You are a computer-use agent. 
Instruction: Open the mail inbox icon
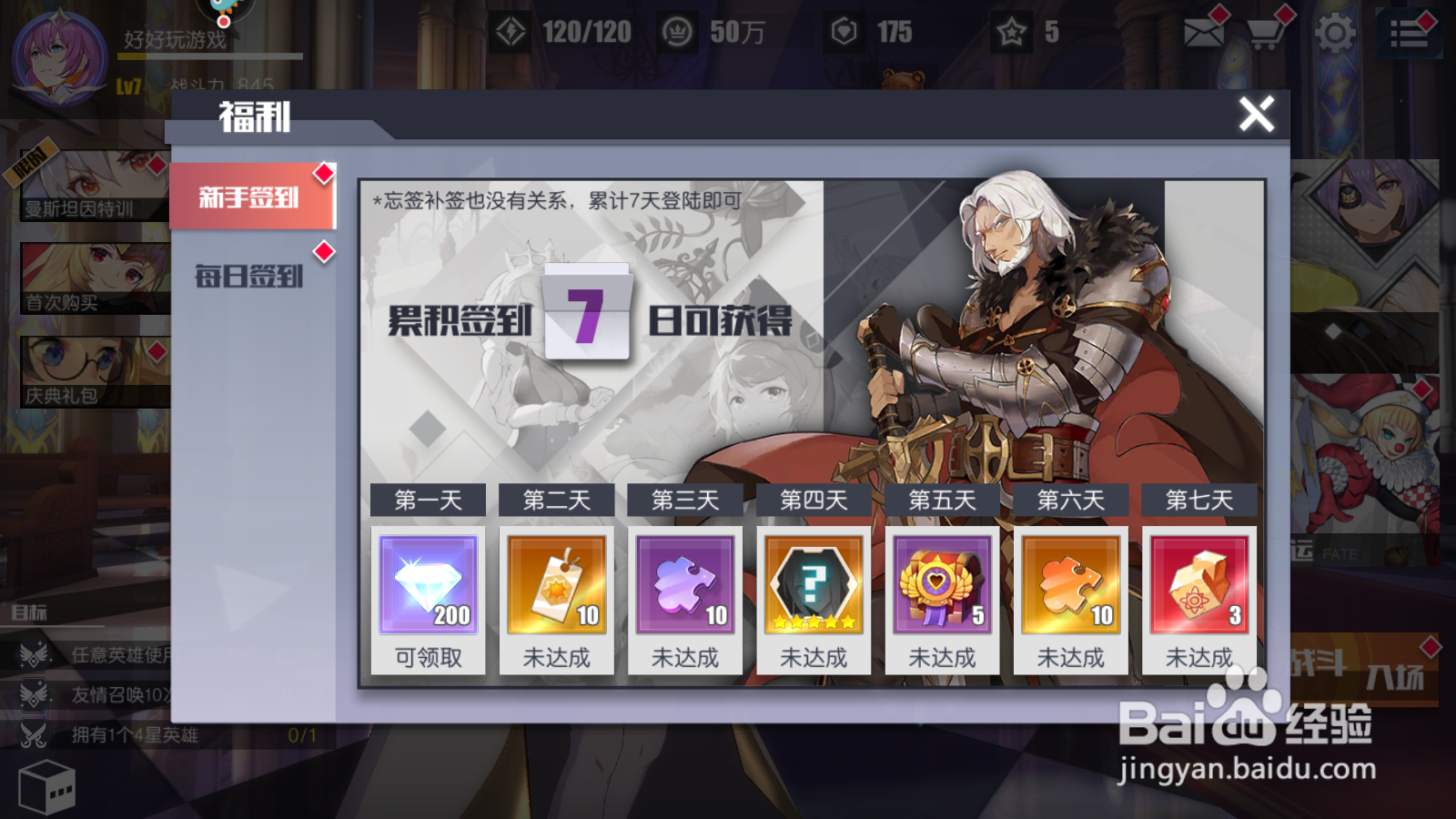click(1206, 32)
